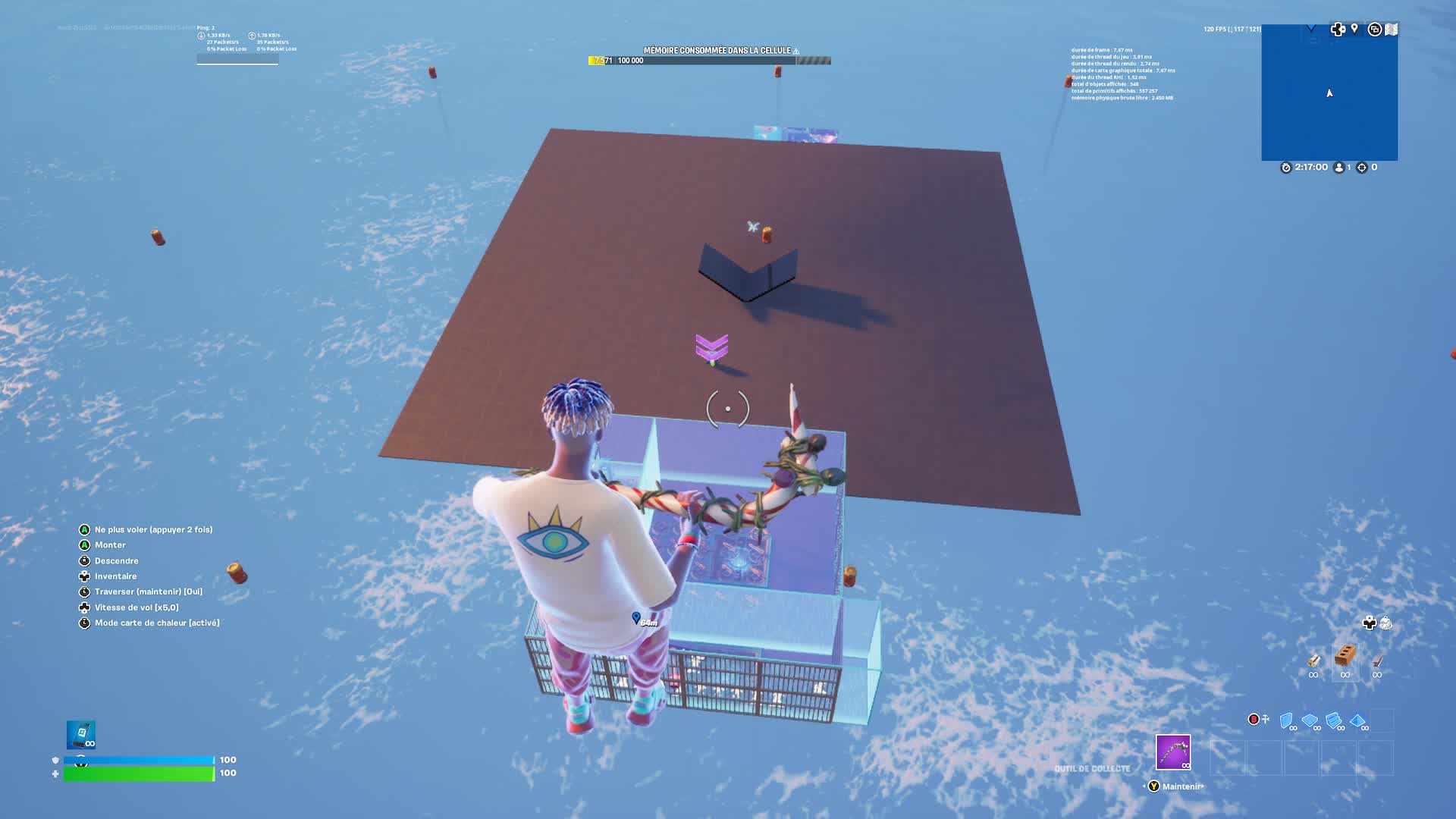This screenshot has width=1456, height=819.
Task: Select the stairs build piece icon
Action: pos(1334,720)
